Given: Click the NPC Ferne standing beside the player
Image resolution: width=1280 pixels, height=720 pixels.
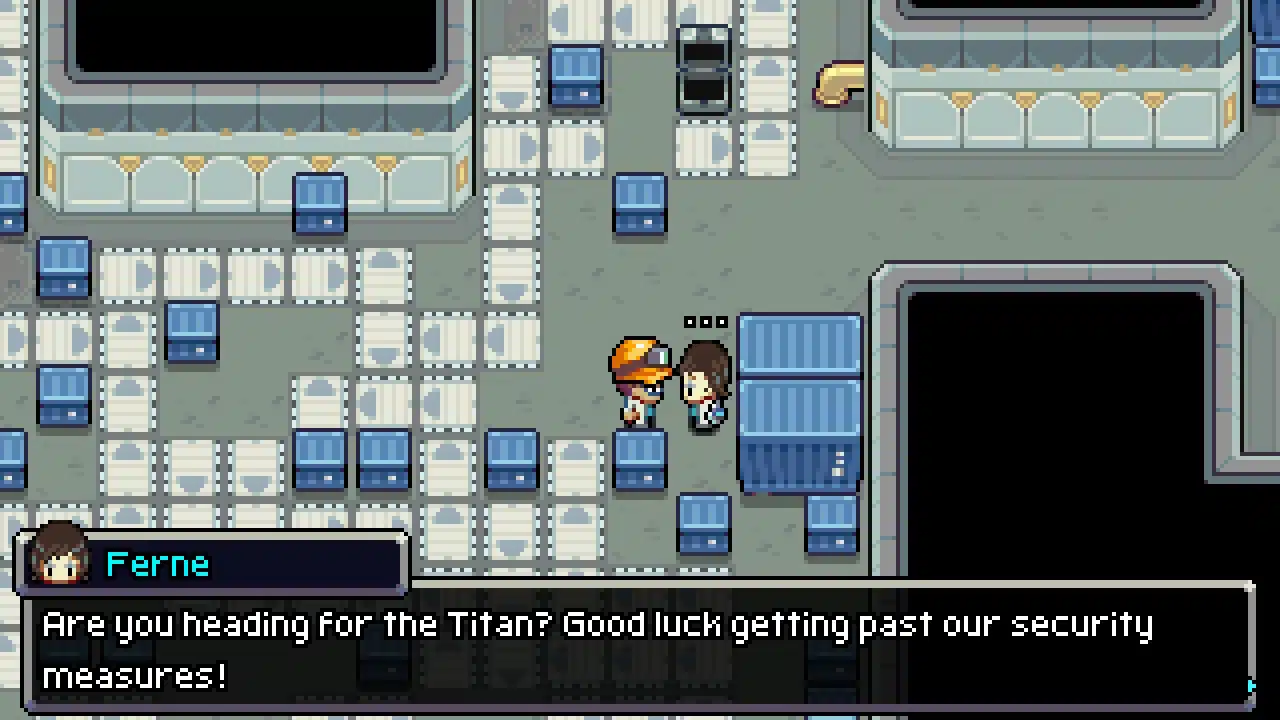Looking at the screenshot, I should pos(703,385).
